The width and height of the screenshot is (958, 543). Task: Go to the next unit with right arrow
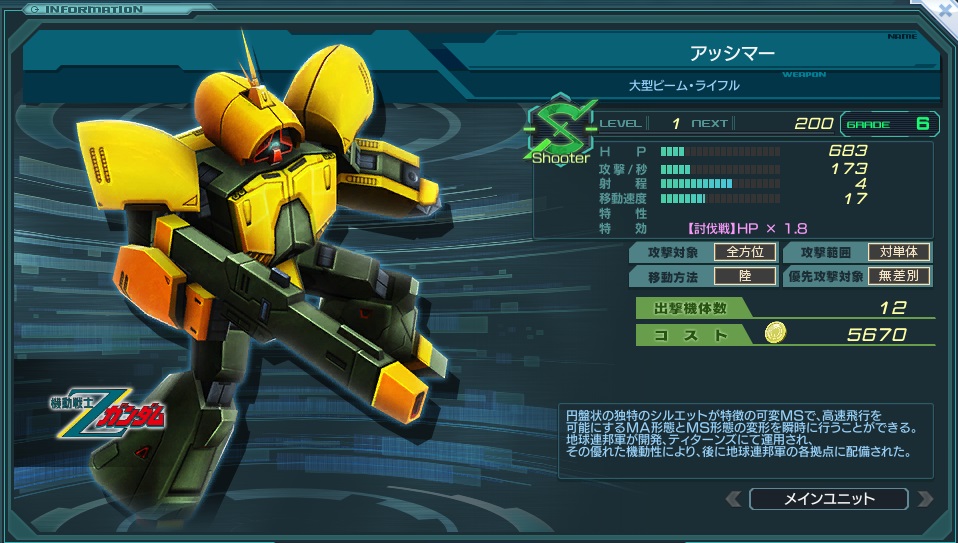coord(924,499)
